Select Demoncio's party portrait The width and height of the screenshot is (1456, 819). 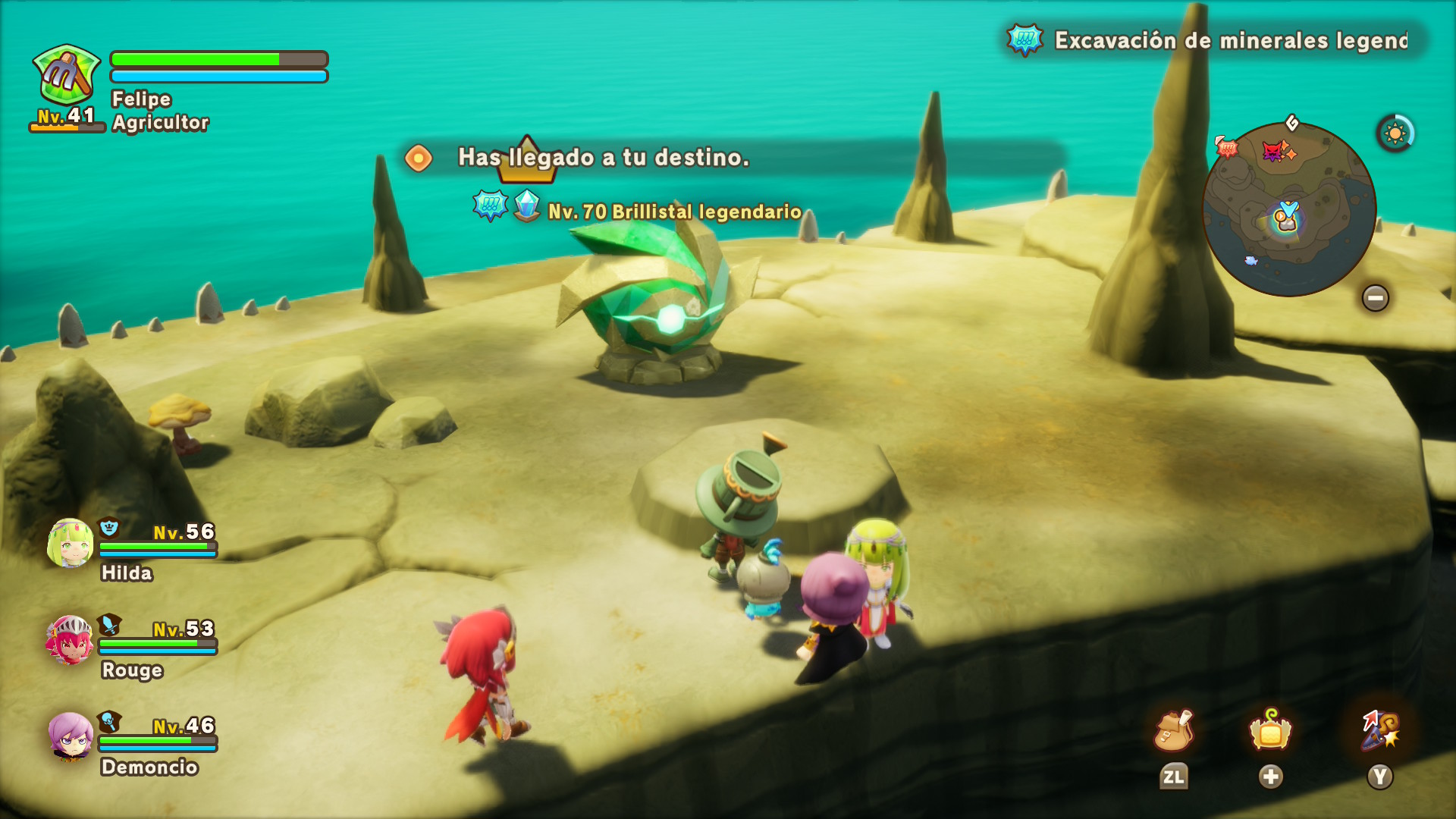point(71,736)
